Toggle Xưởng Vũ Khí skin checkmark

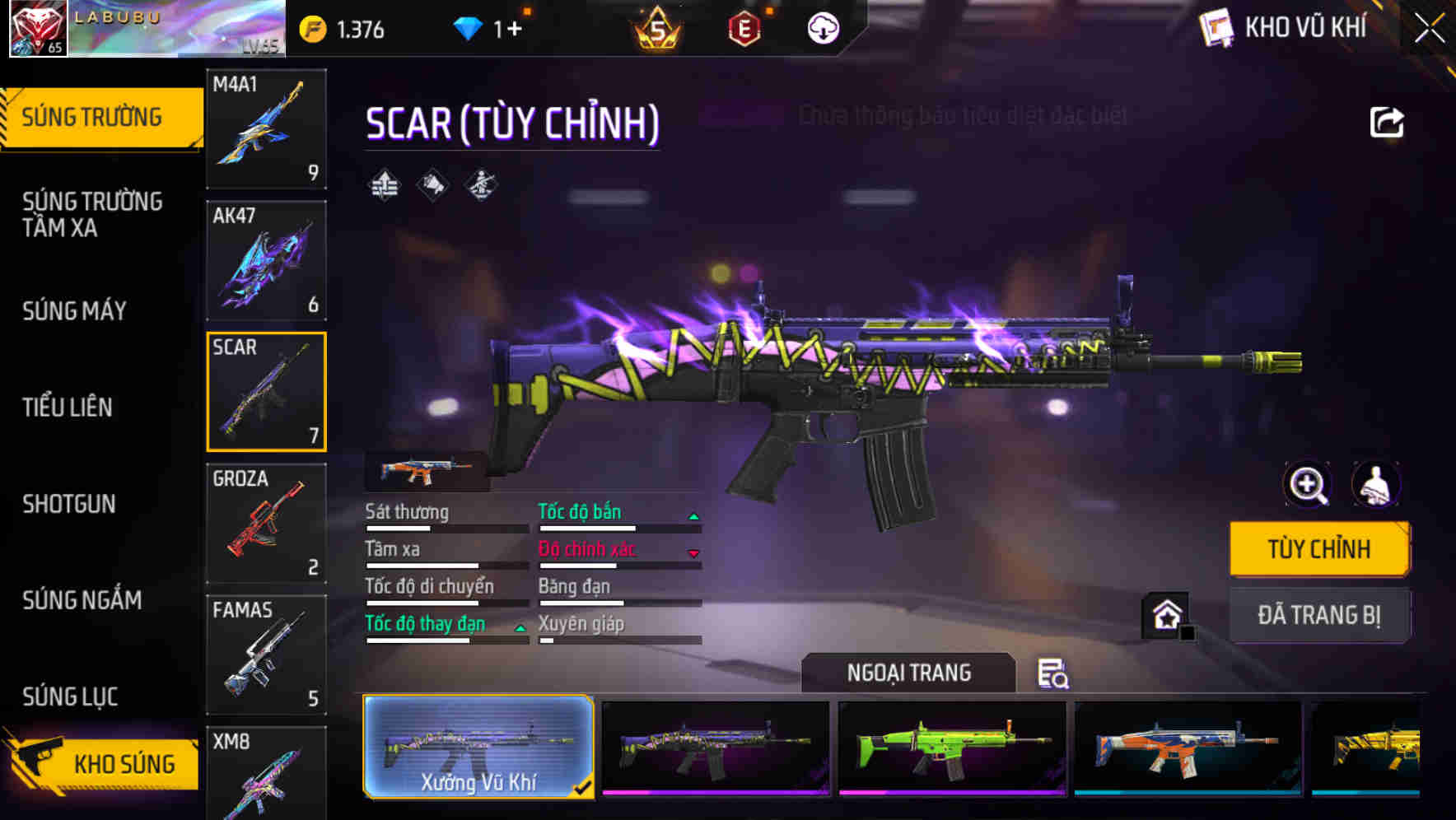click(x=585, y=787)
